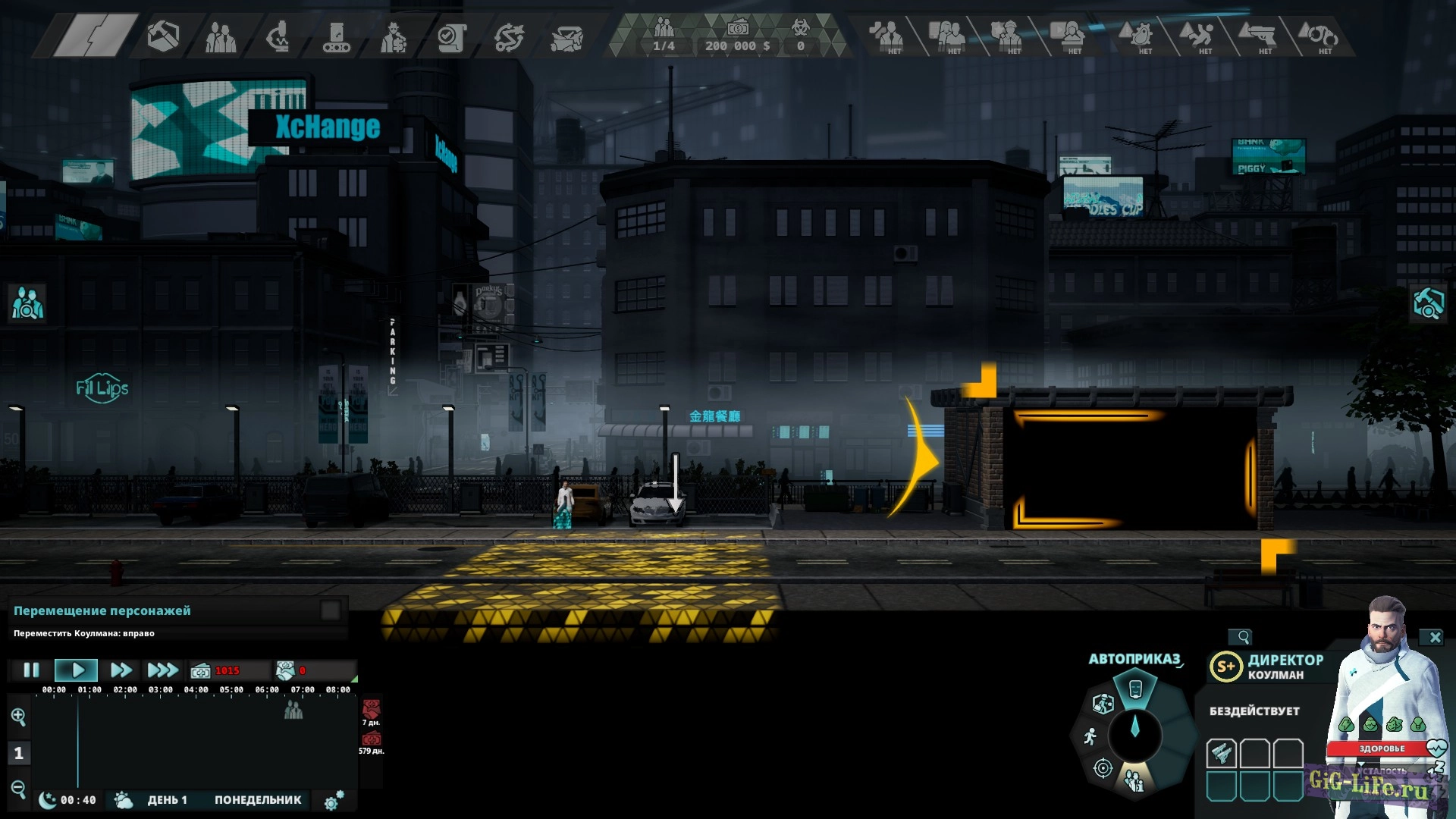Zoom out on the timeline
The height and width of the screenshot is (819, 1456).
pyautogui.click(x=18, y=789)
